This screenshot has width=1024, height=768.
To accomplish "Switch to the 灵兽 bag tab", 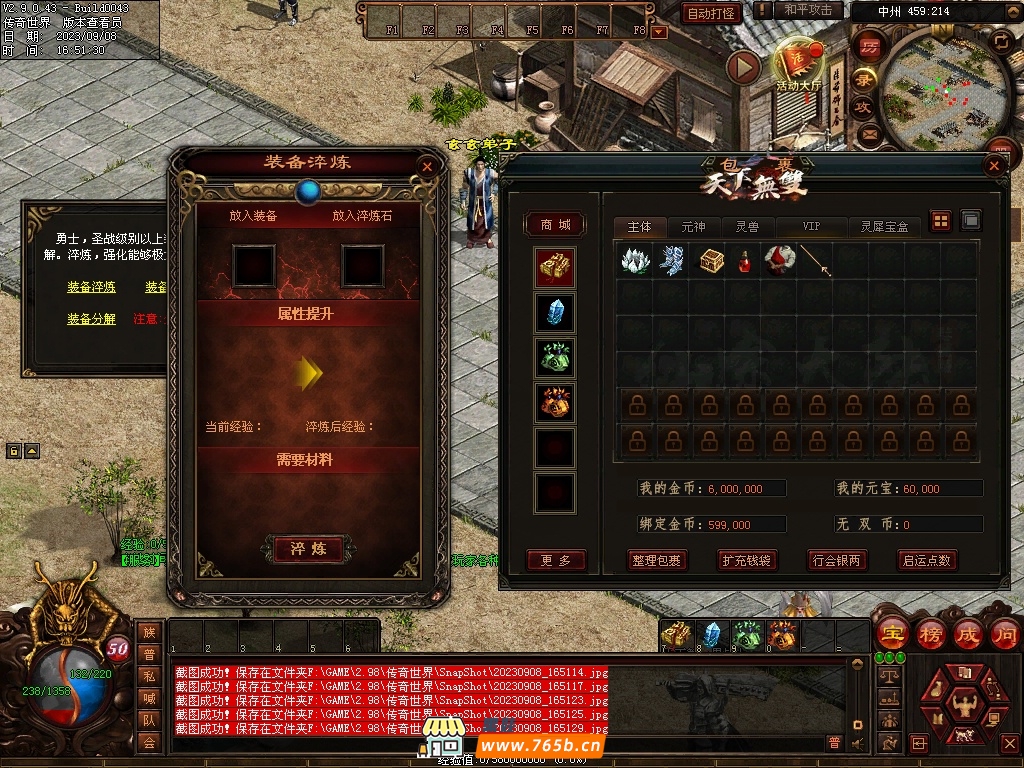I will (x=747, y=227).
